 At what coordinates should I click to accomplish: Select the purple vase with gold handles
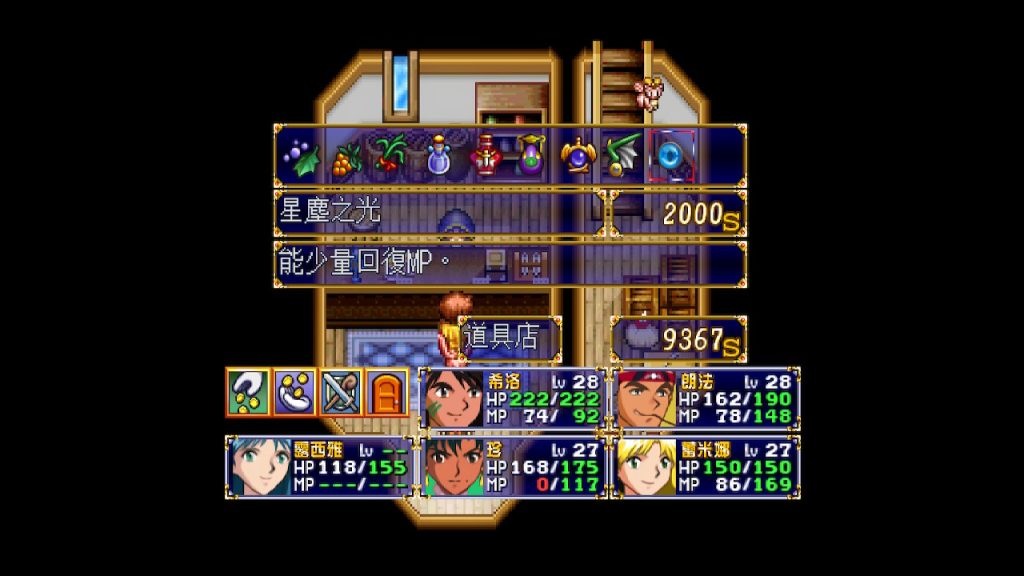click(x=531, y=157)
